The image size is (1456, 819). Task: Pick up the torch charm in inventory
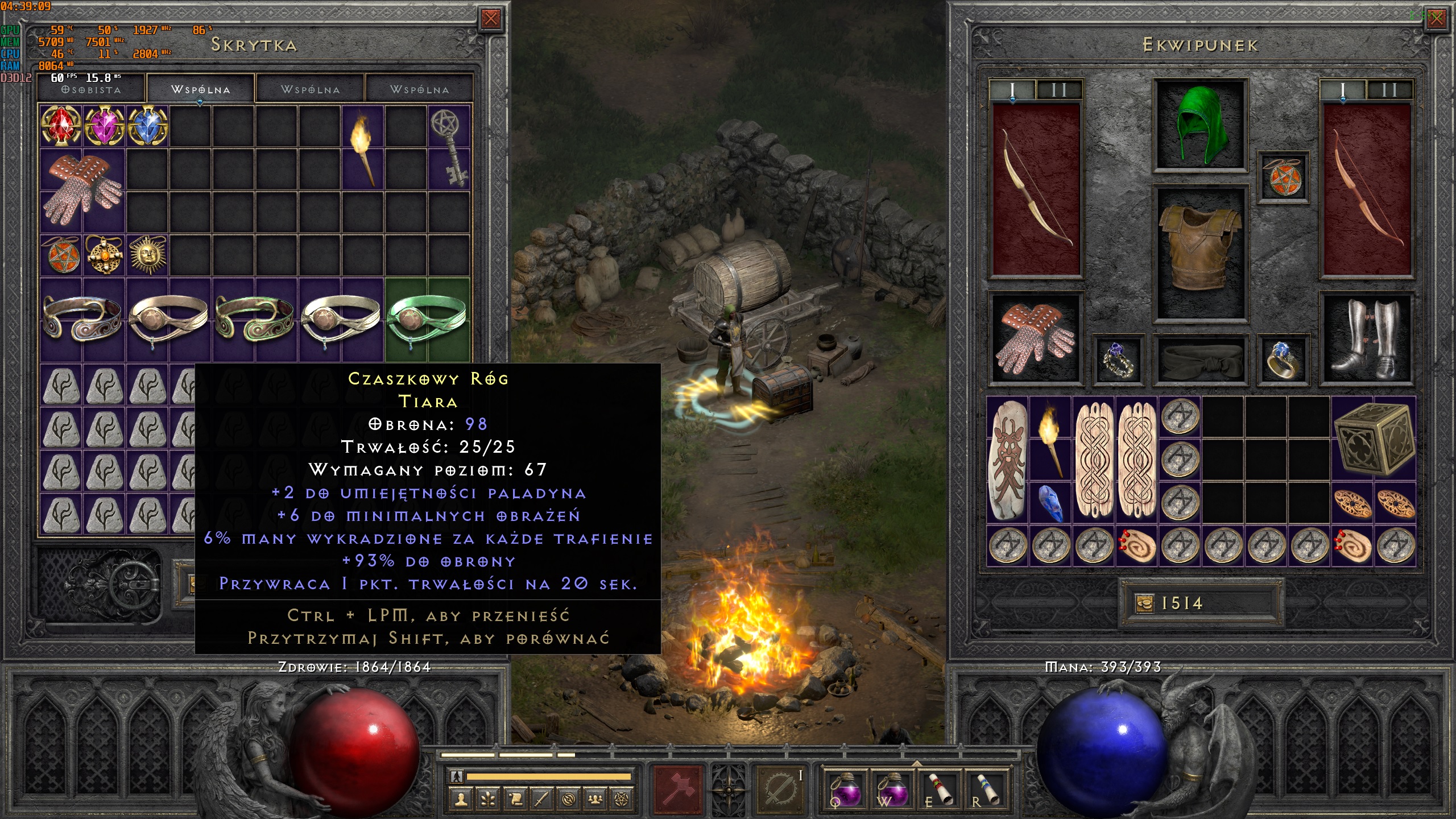(1050, 437)
